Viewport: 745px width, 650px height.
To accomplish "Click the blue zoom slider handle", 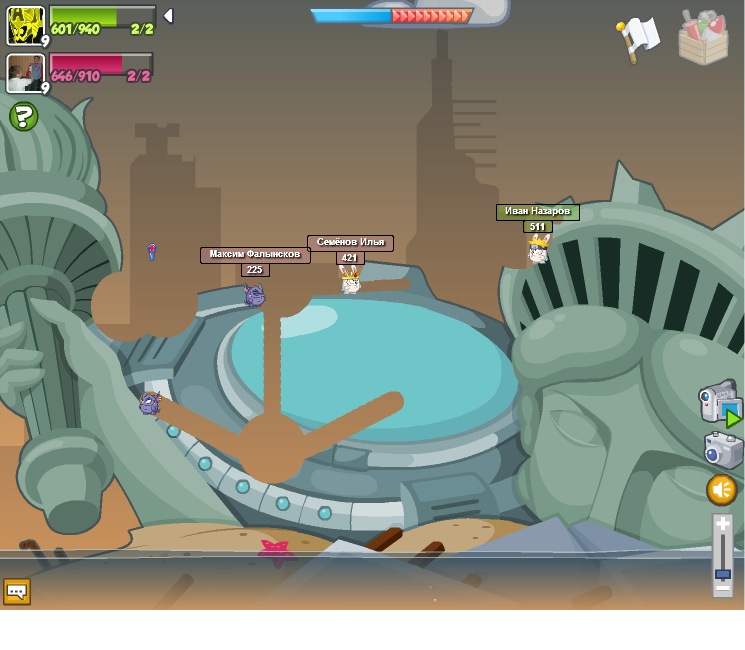I will [x=723, y=575].
